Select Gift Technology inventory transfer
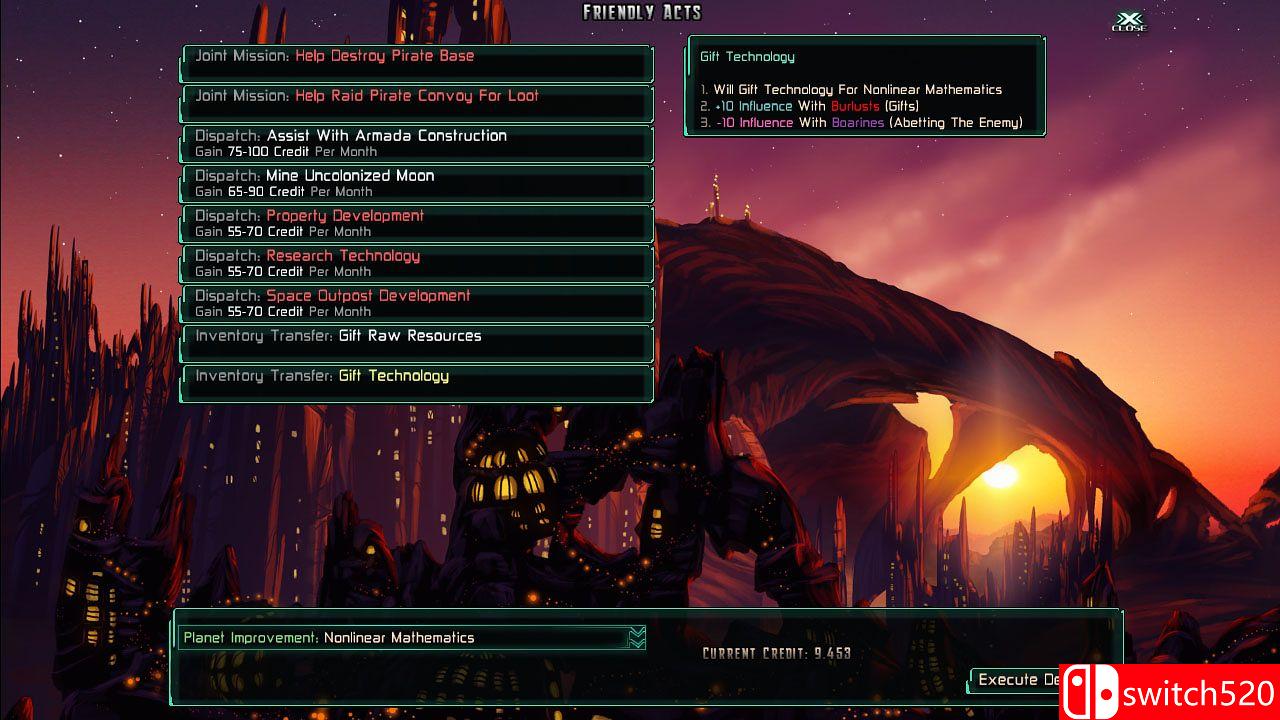The image size is (1280, 720). (416, 384)
